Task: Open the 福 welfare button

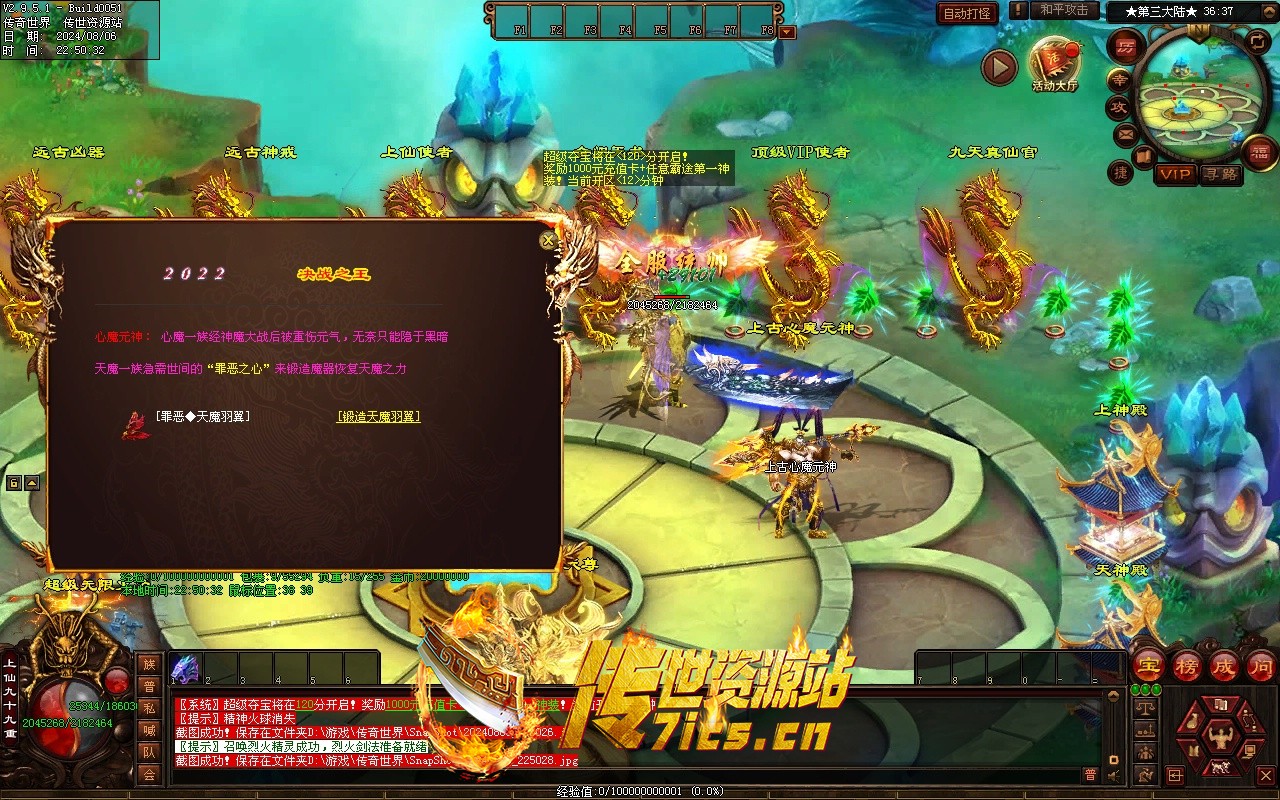Action: (1259, 152)
